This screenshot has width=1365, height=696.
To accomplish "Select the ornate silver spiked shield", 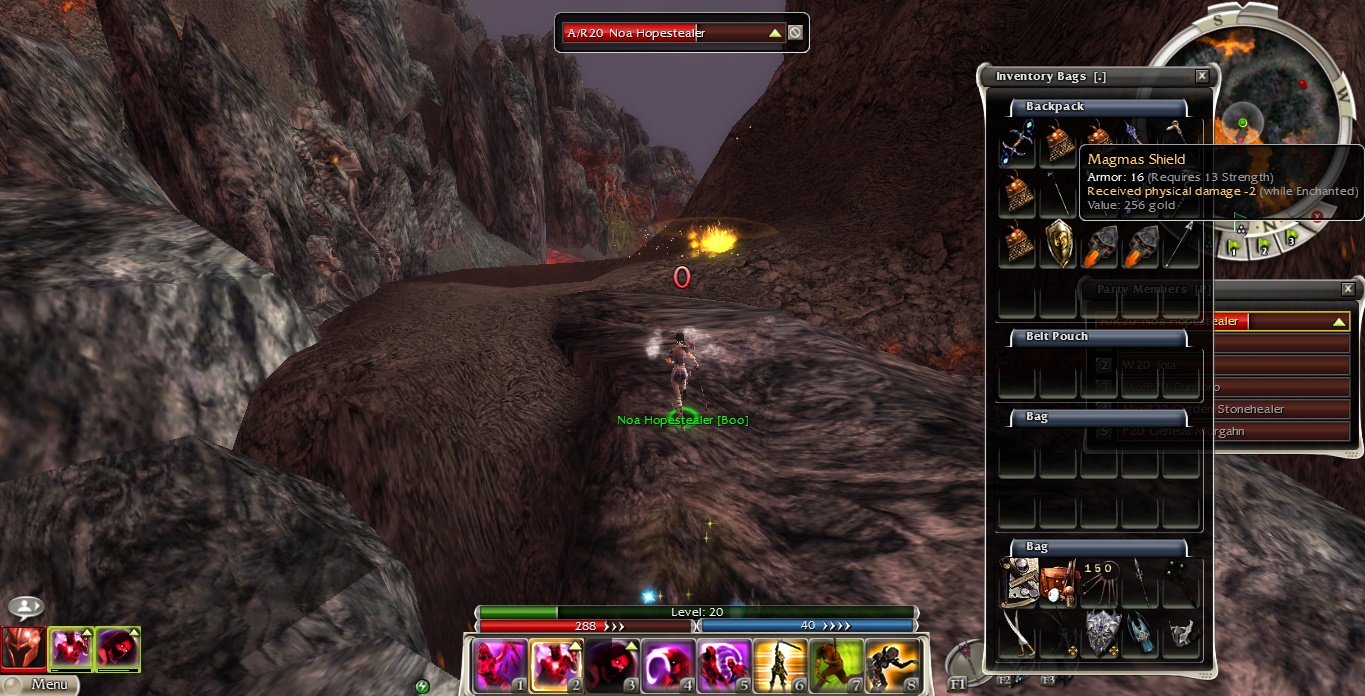I will tap(1100, 632).
